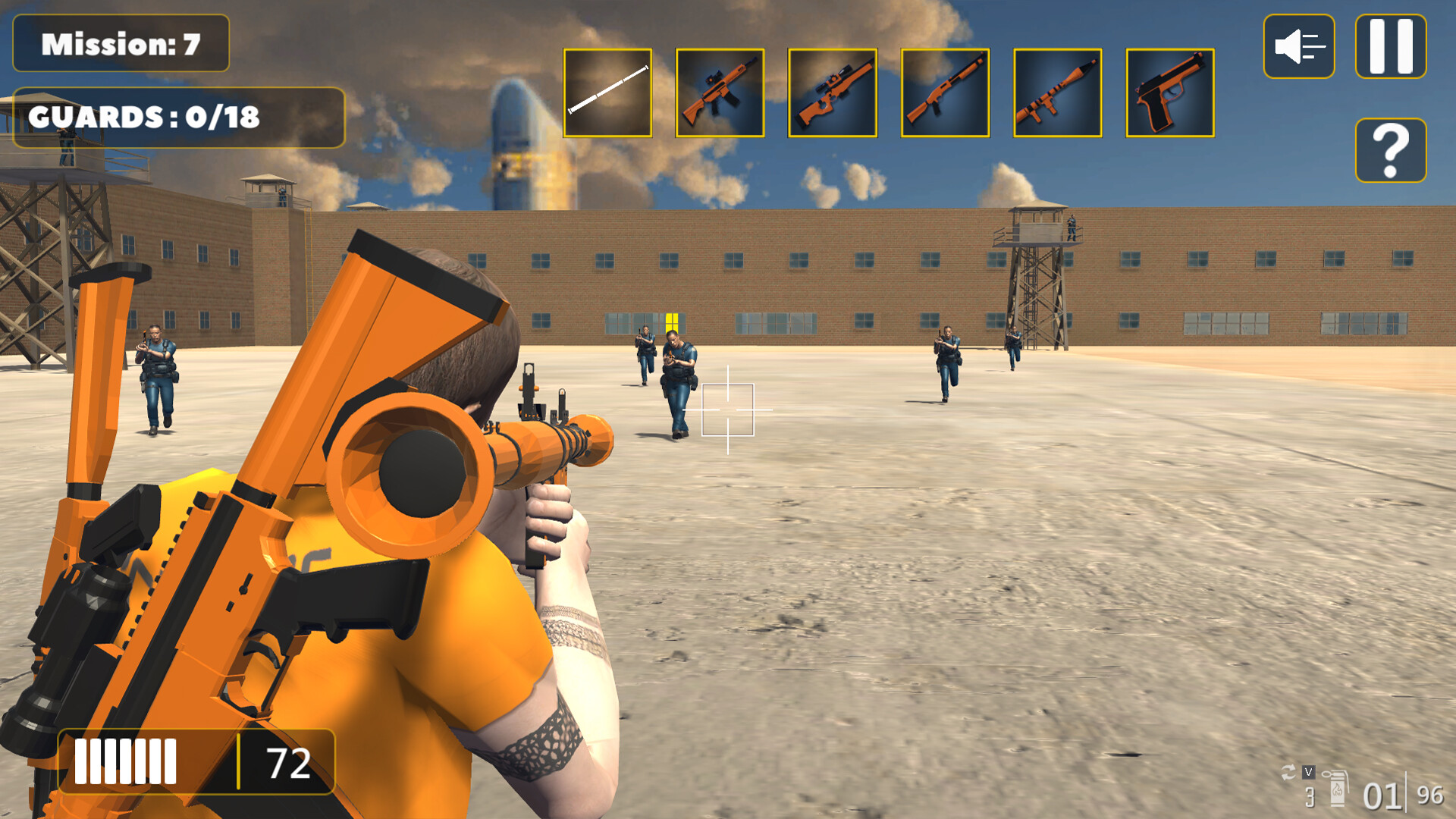Screen dimensions: 1456x819
Task: Click the grenade count number 3
Action: tap(1310, 798)
